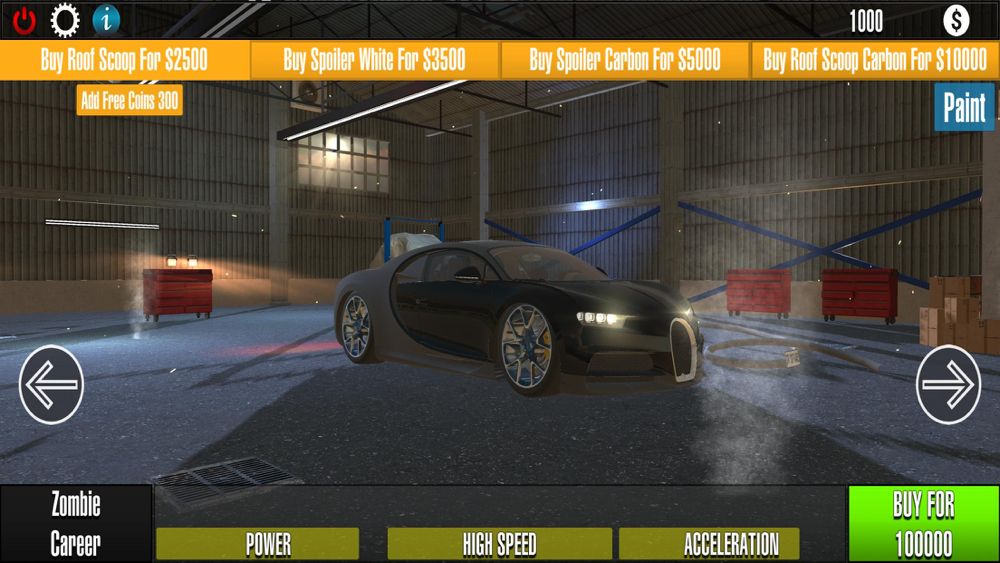Purchase Spoiler Carbon for $5000
Image resolution: width=1000 pixels, height=563 pixels.
625,60
